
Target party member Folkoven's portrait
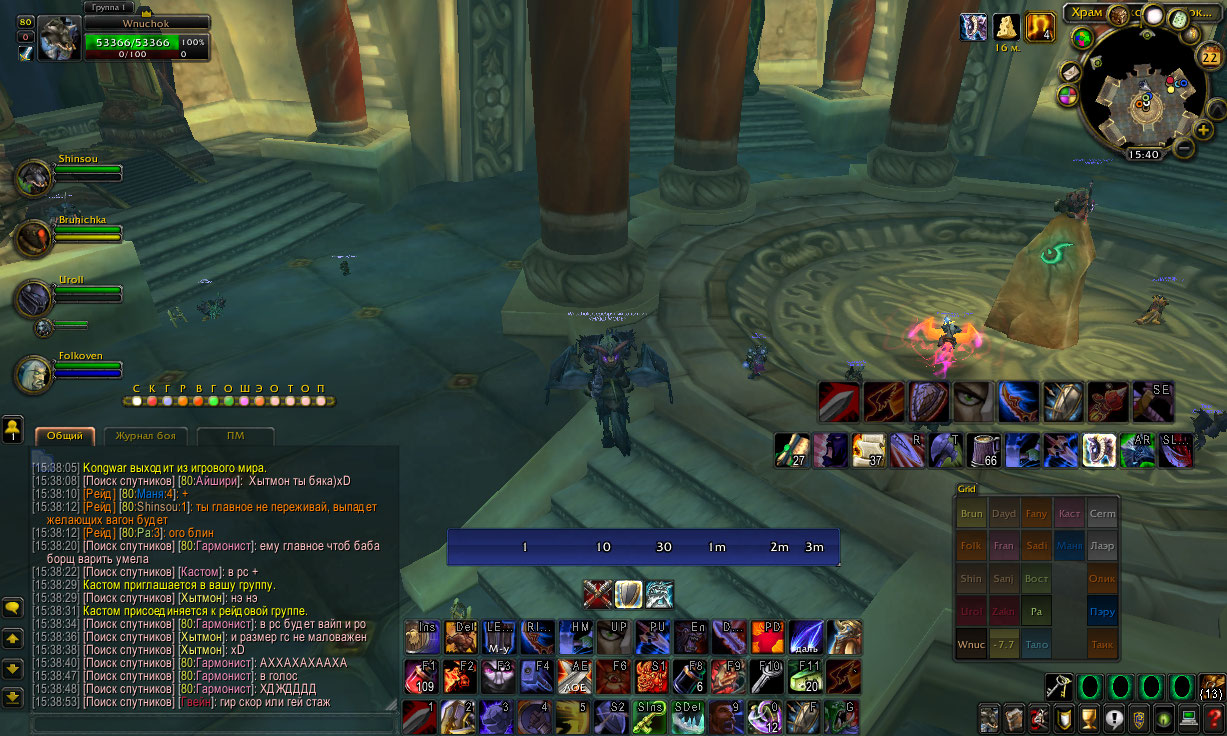34,374
